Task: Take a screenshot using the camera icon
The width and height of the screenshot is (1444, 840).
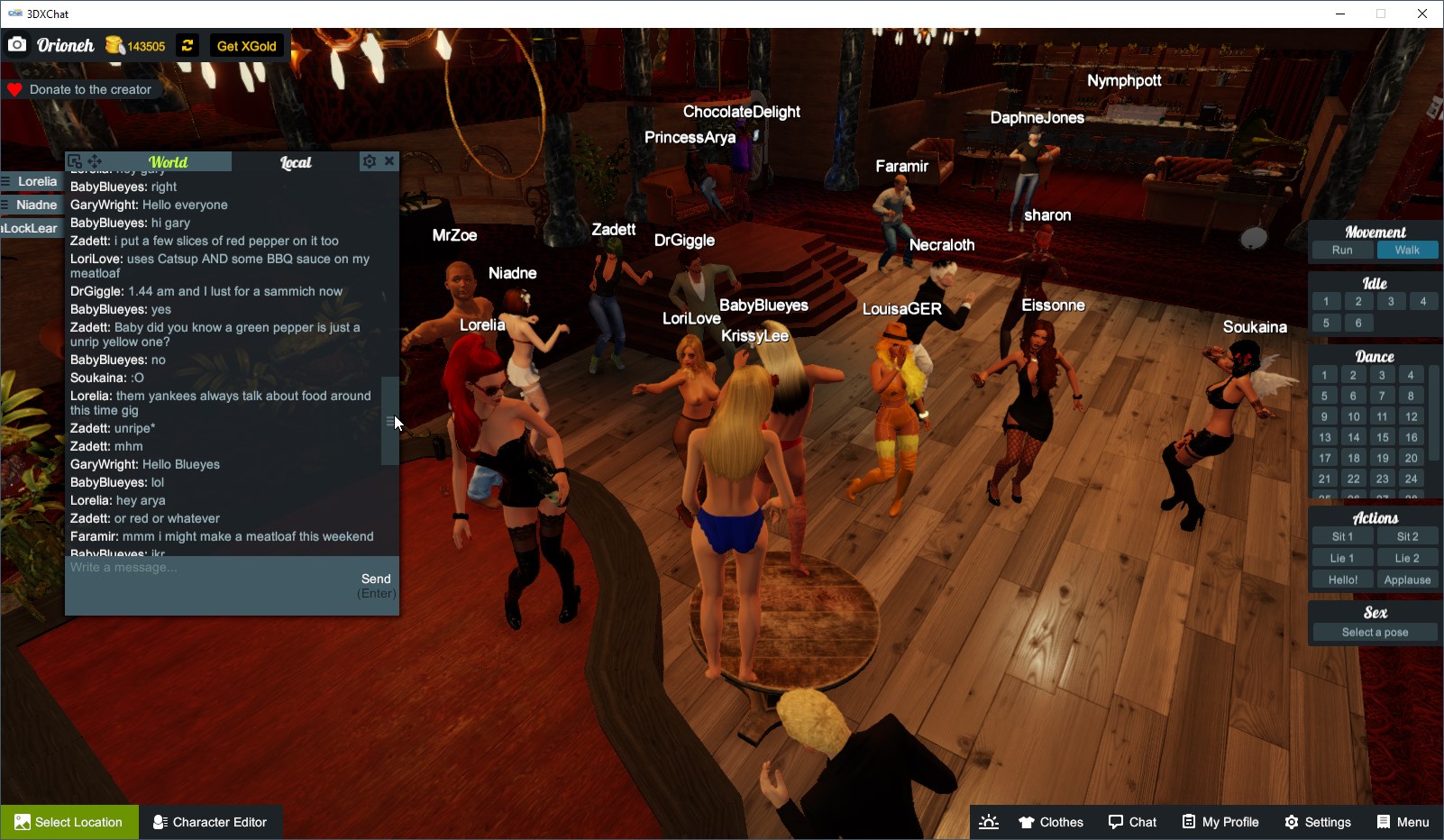Action: point(16,44)
